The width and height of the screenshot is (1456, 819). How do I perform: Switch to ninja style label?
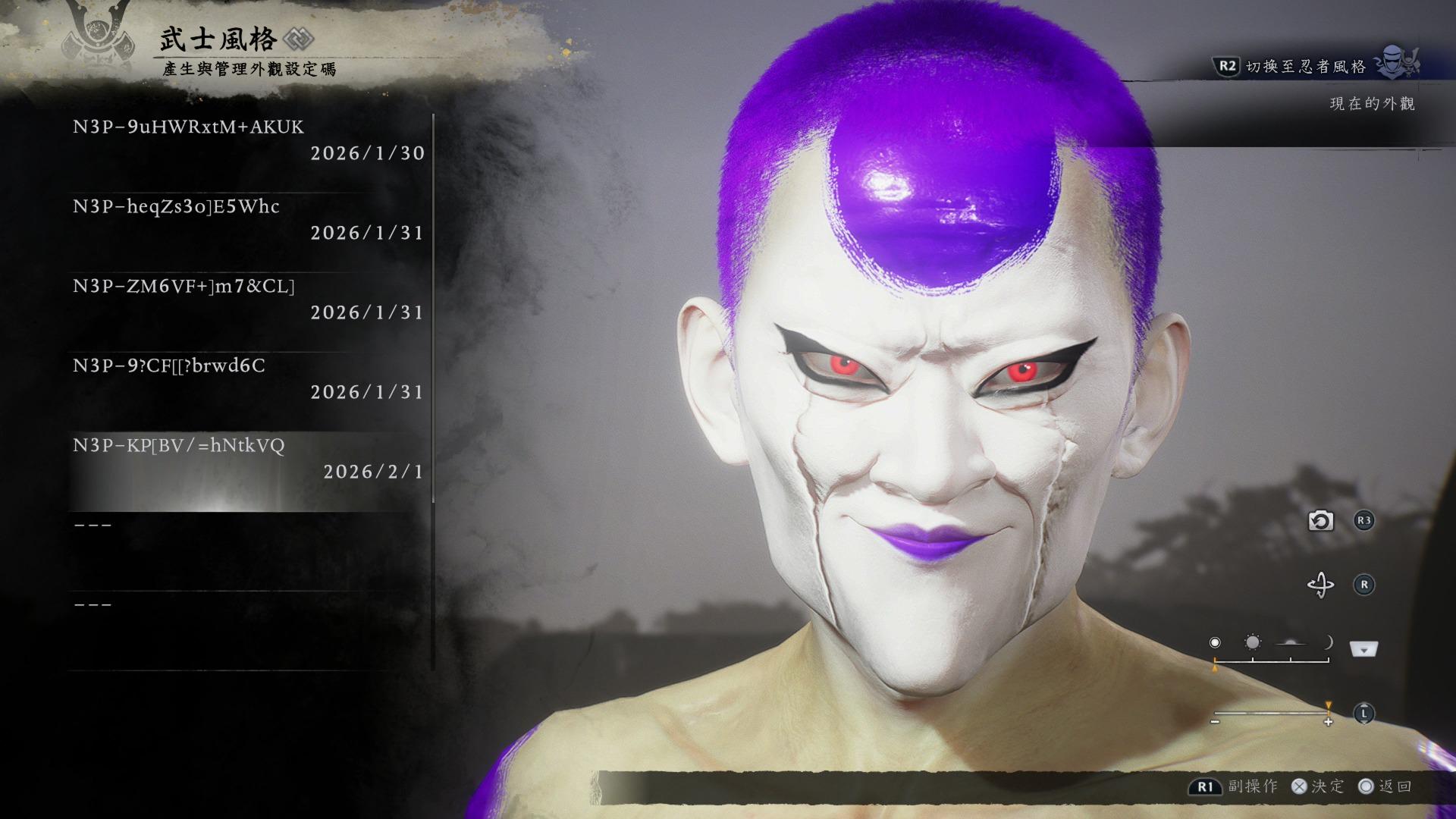(x=1306, y=67)
